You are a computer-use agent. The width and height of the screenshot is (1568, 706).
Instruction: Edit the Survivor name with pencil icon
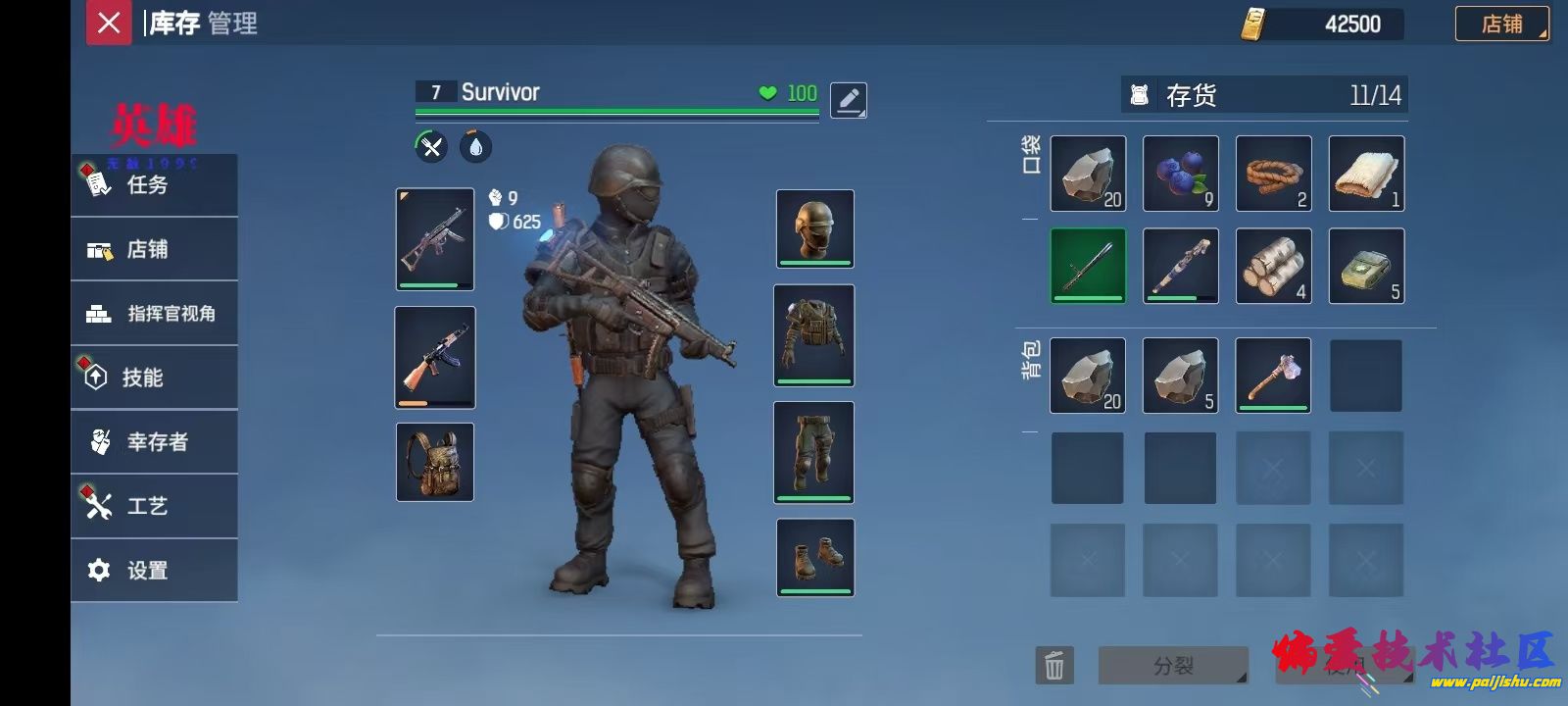(x=849, y=99)
